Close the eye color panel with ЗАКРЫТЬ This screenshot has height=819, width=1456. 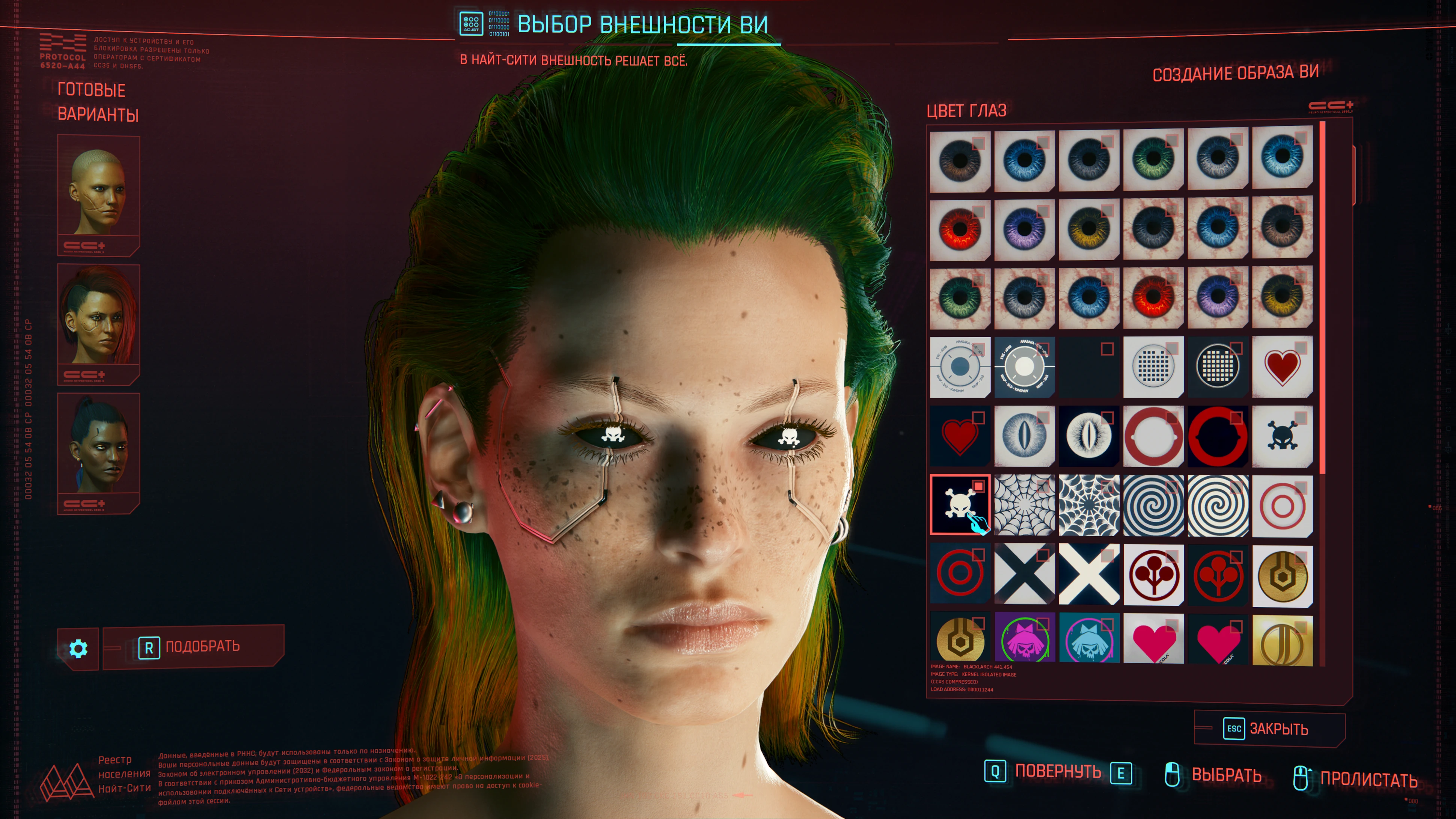(x=1269, y=729)
